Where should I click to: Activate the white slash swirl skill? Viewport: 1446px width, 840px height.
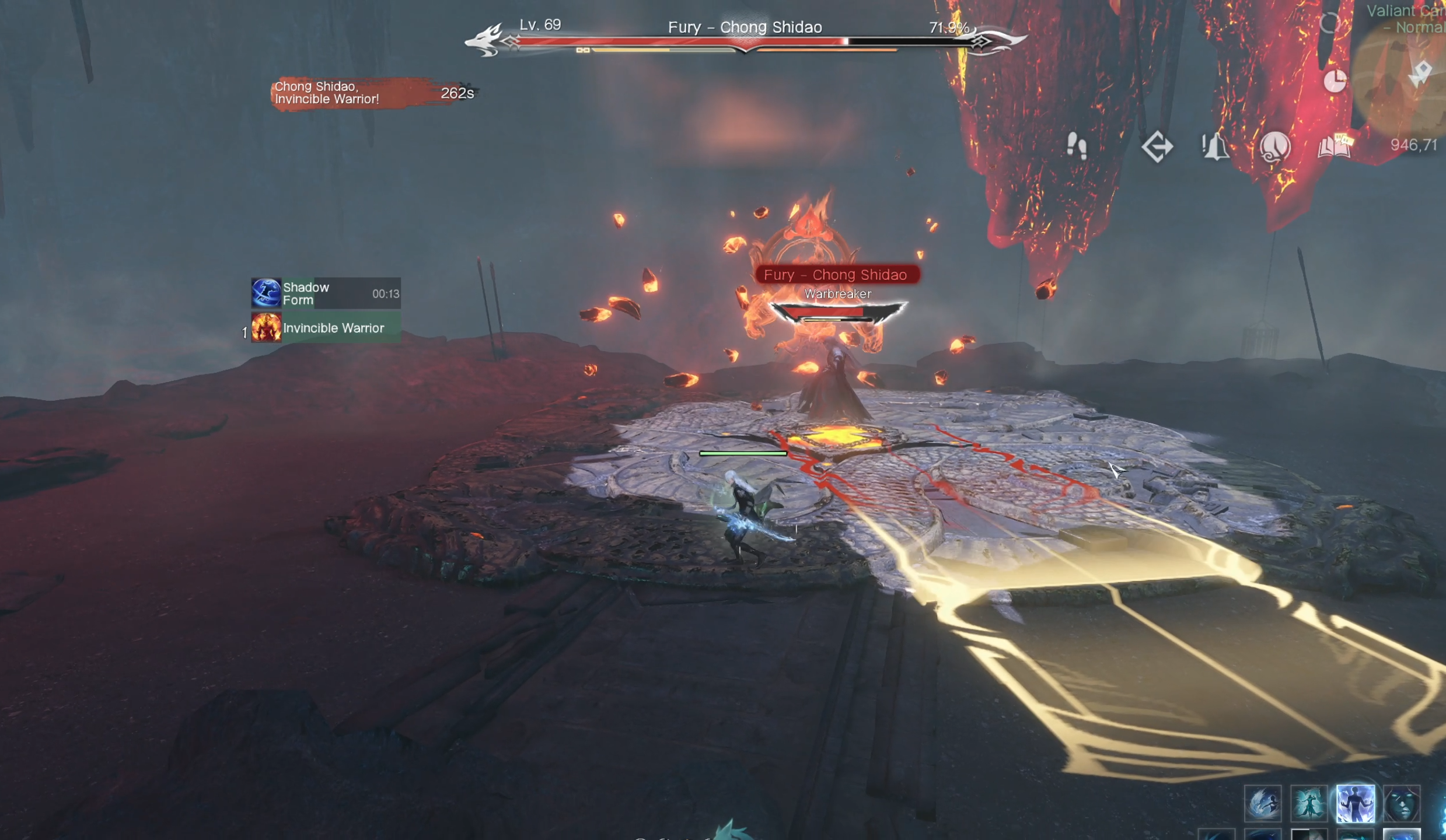[x=1263, y=804]
